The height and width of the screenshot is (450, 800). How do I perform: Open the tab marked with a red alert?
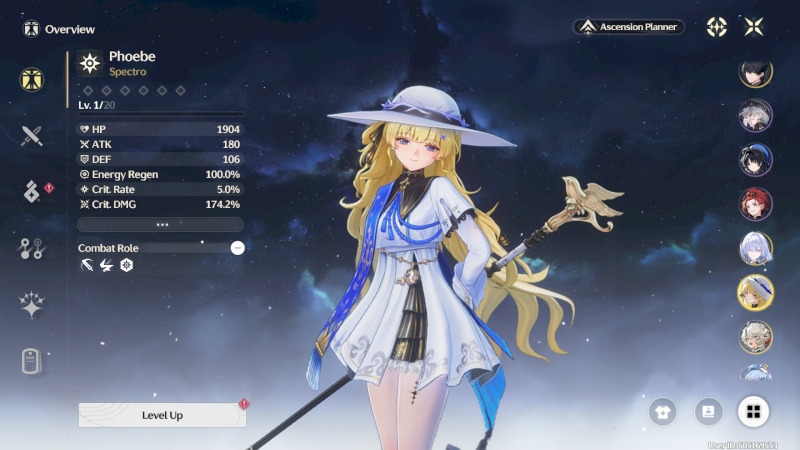click(32, 192)
